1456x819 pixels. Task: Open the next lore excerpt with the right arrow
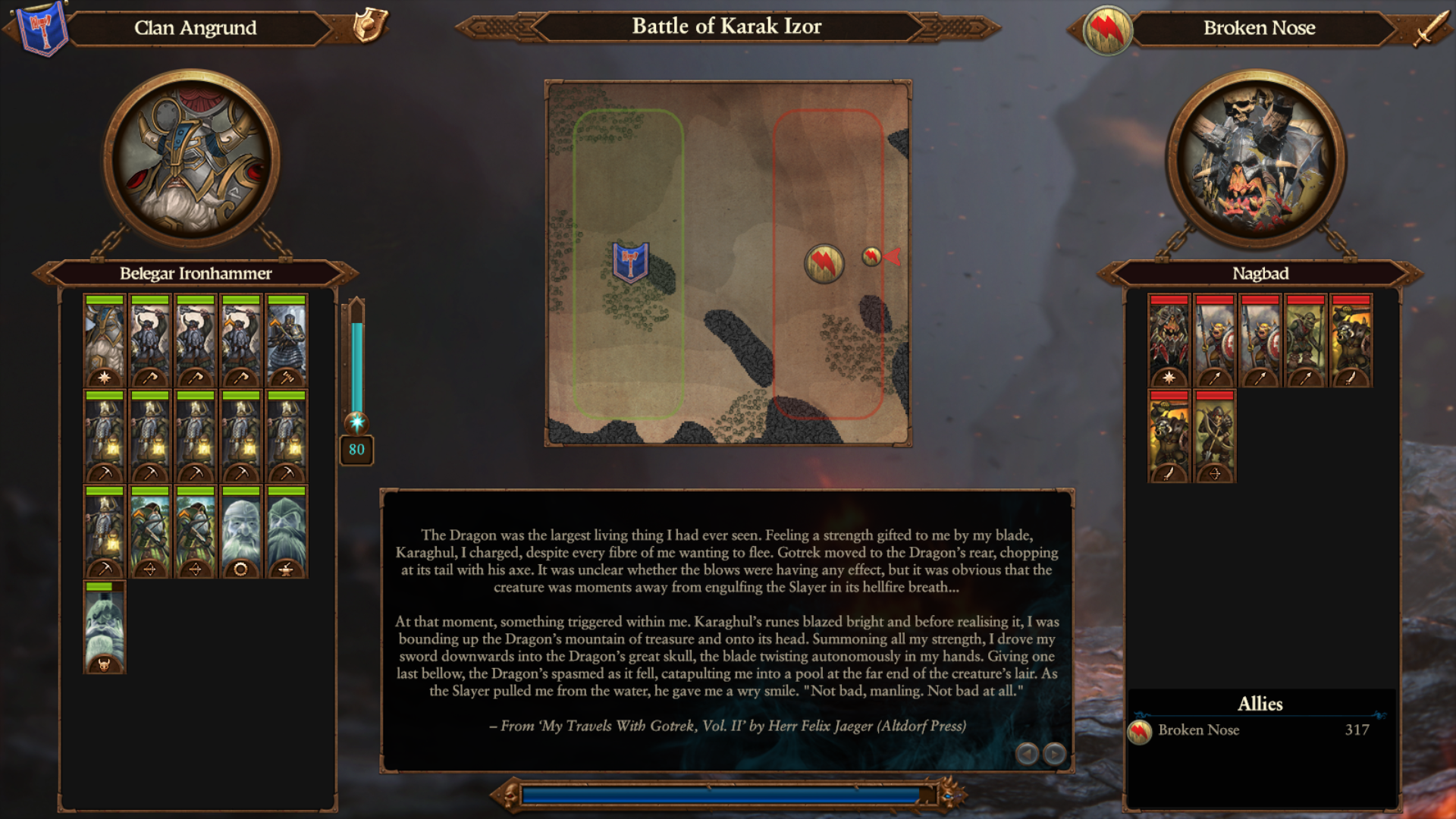point(1054,754)
